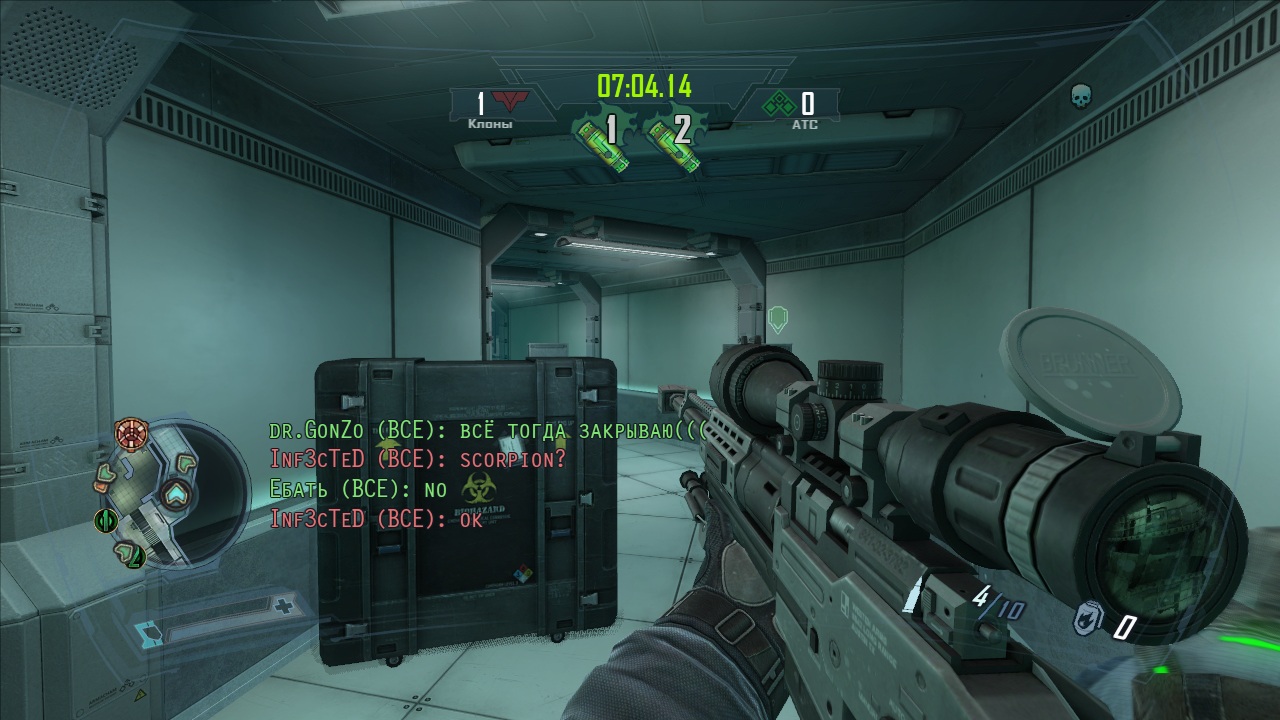
Task: Select the "no" chat message line
Action: point(358,490)
